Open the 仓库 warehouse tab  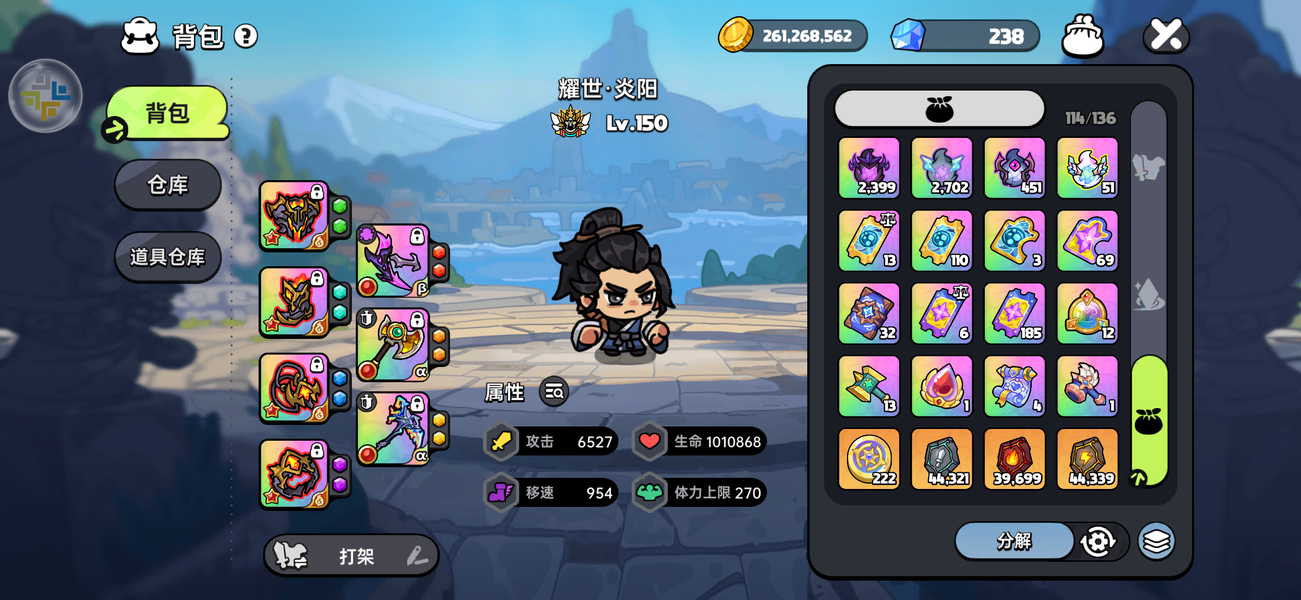[167, 185]
